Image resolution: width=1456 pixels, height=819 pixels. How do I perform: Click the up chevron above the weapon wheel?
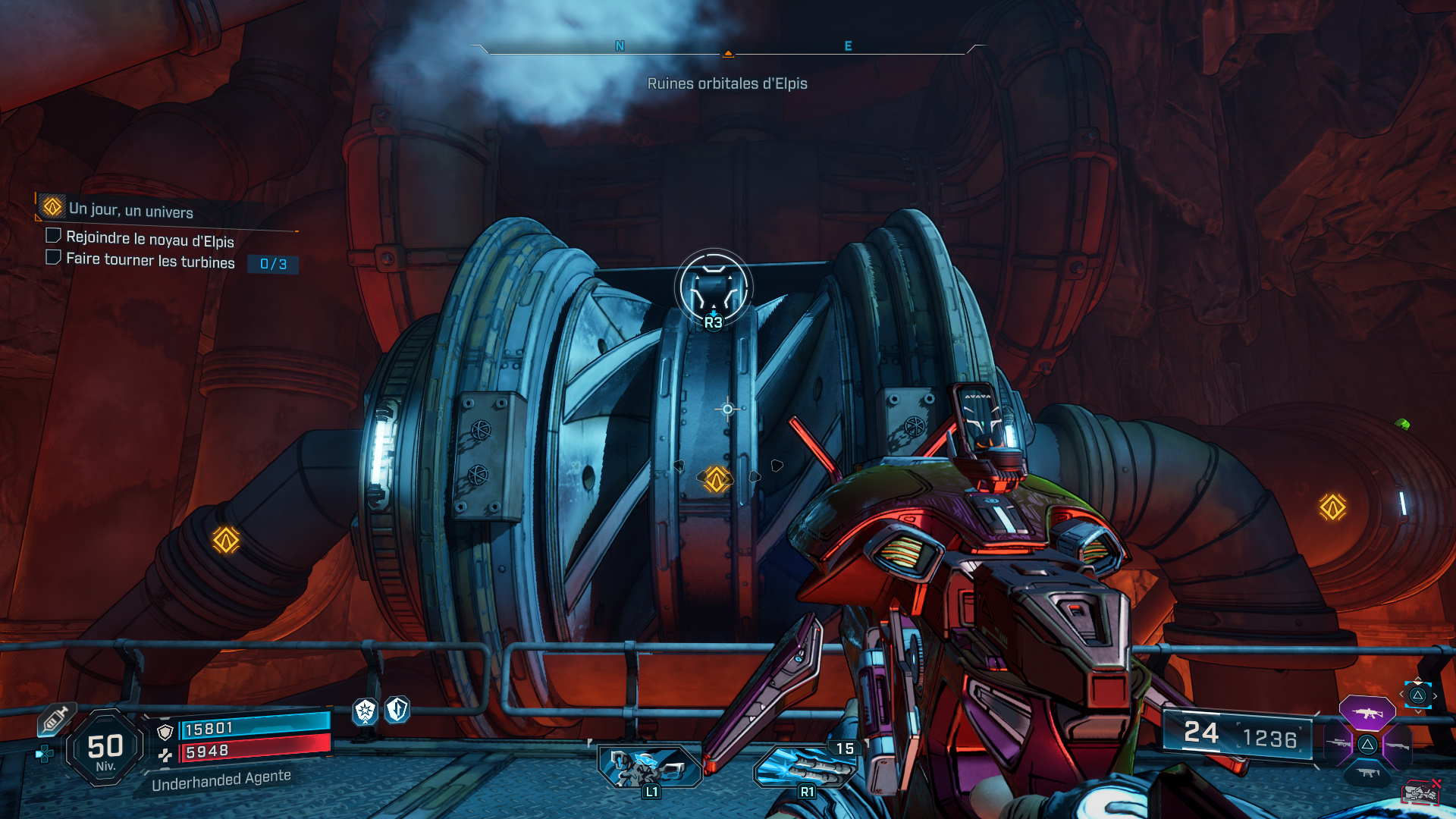[1418, 679]
